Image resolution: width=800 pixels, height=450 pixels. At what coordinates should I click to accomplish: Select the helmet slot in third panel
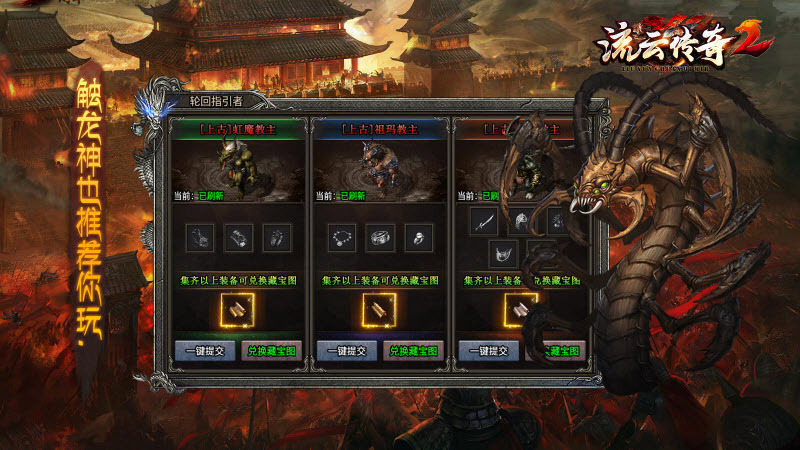click(x=521, y=222)
